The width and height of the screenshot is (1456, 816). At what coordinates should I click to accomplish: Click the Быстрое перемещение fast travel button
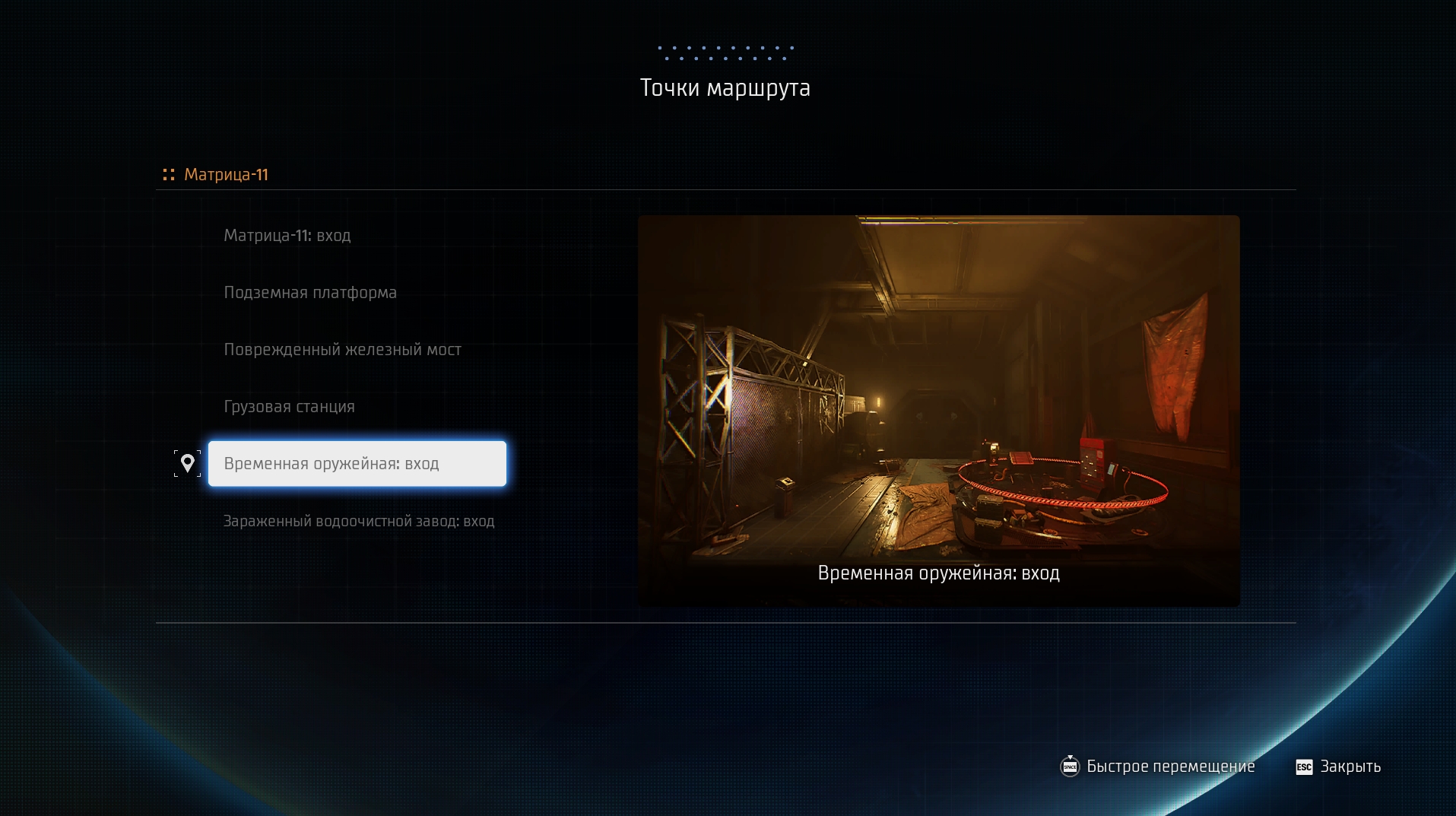click(1158, 767)
